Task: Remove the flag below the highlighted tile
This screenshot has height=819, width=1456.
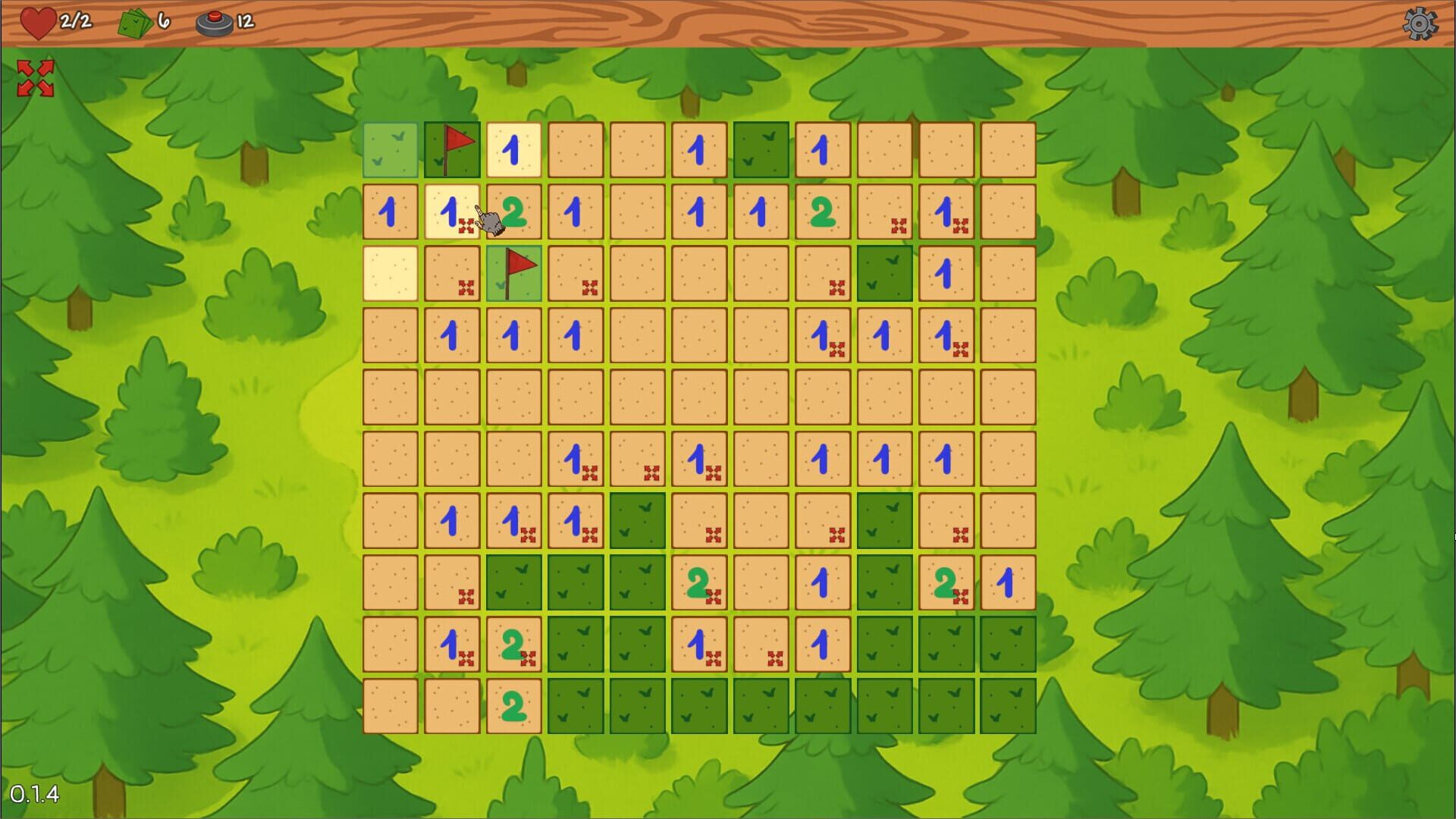Action: tap(513, 271)
